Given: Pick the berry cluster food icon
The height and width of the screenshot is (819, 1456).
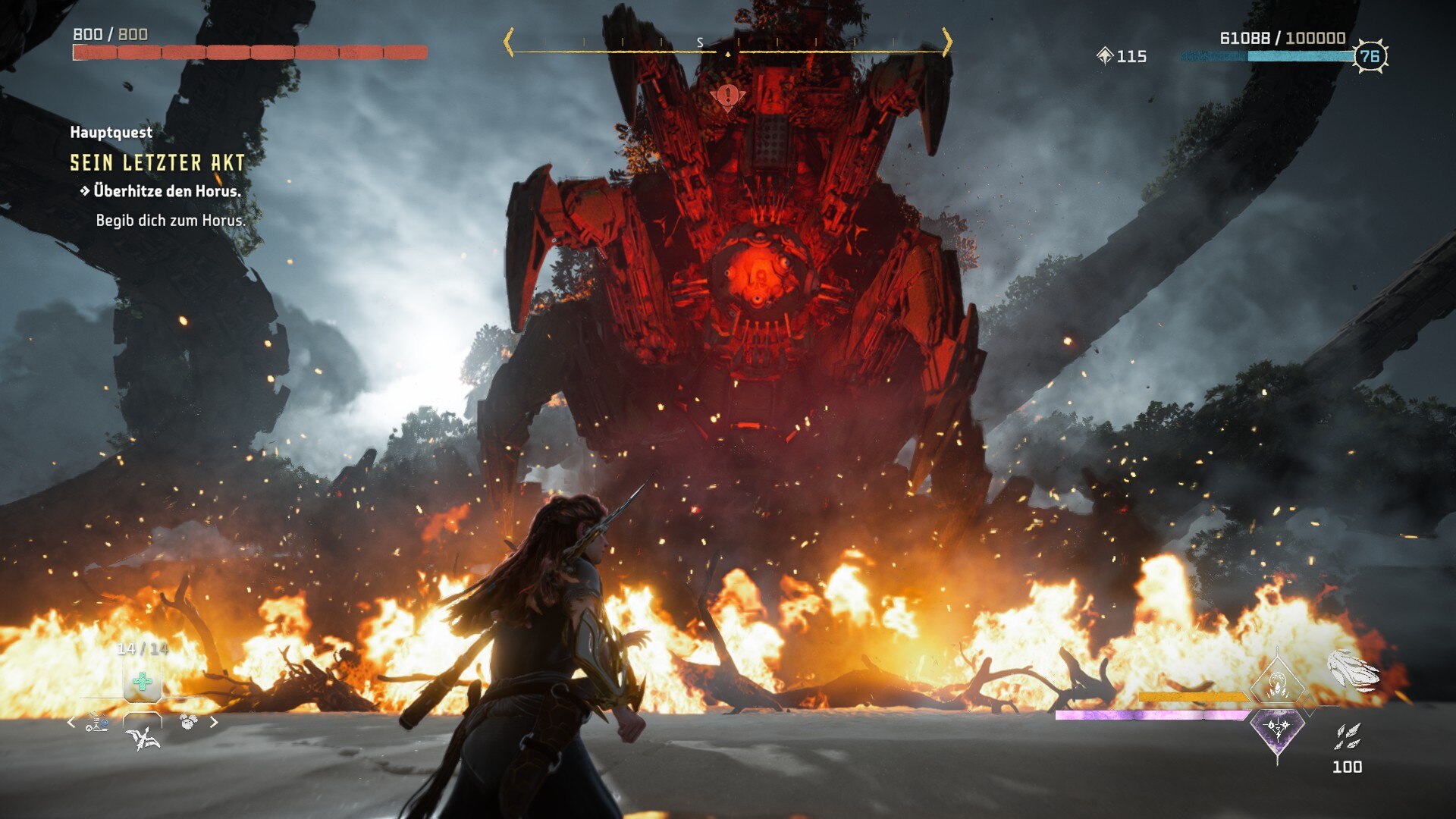Looking at the screenshot, I should [x=188, y=721].
